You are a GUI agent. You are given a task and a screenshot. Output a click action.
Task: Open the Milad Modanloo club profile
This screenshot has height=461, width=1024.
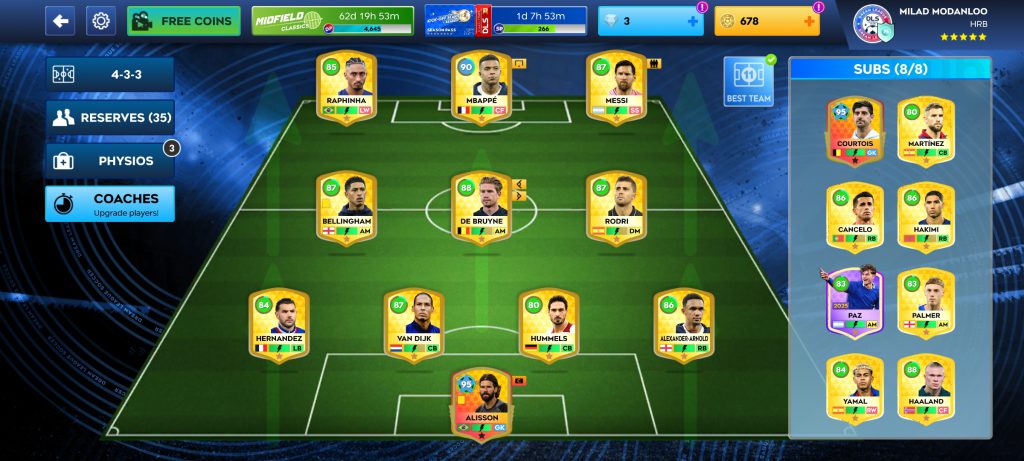click(x=920, y=24)
